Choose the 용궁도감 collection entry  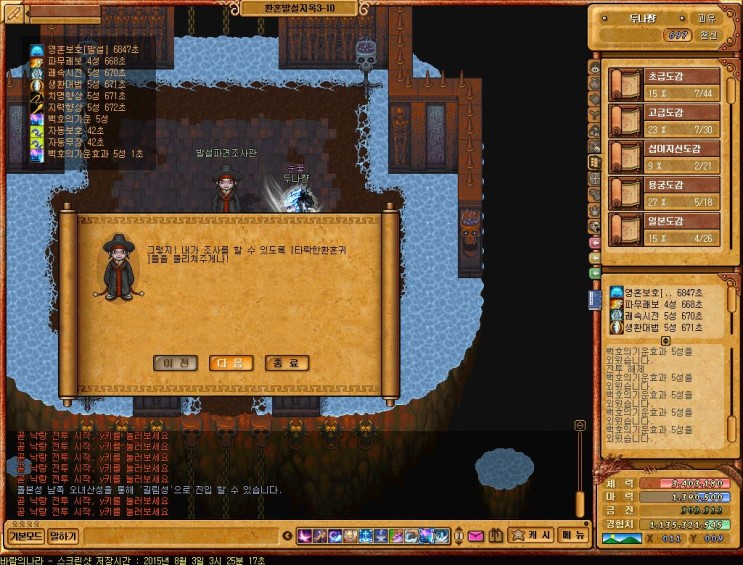[x=665, y=193]
